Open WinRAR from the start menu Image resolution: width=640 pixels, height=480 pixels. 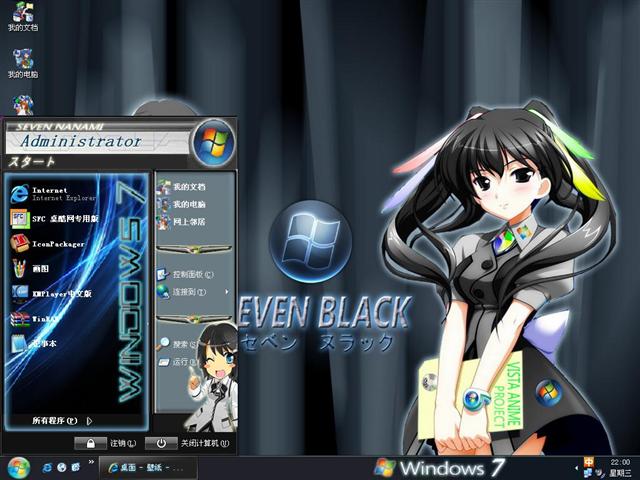tap(45, 319)
